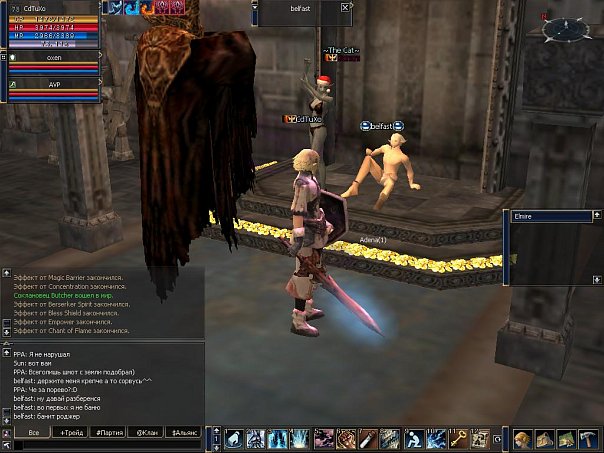Close the belfast target window

pos(345,7)
